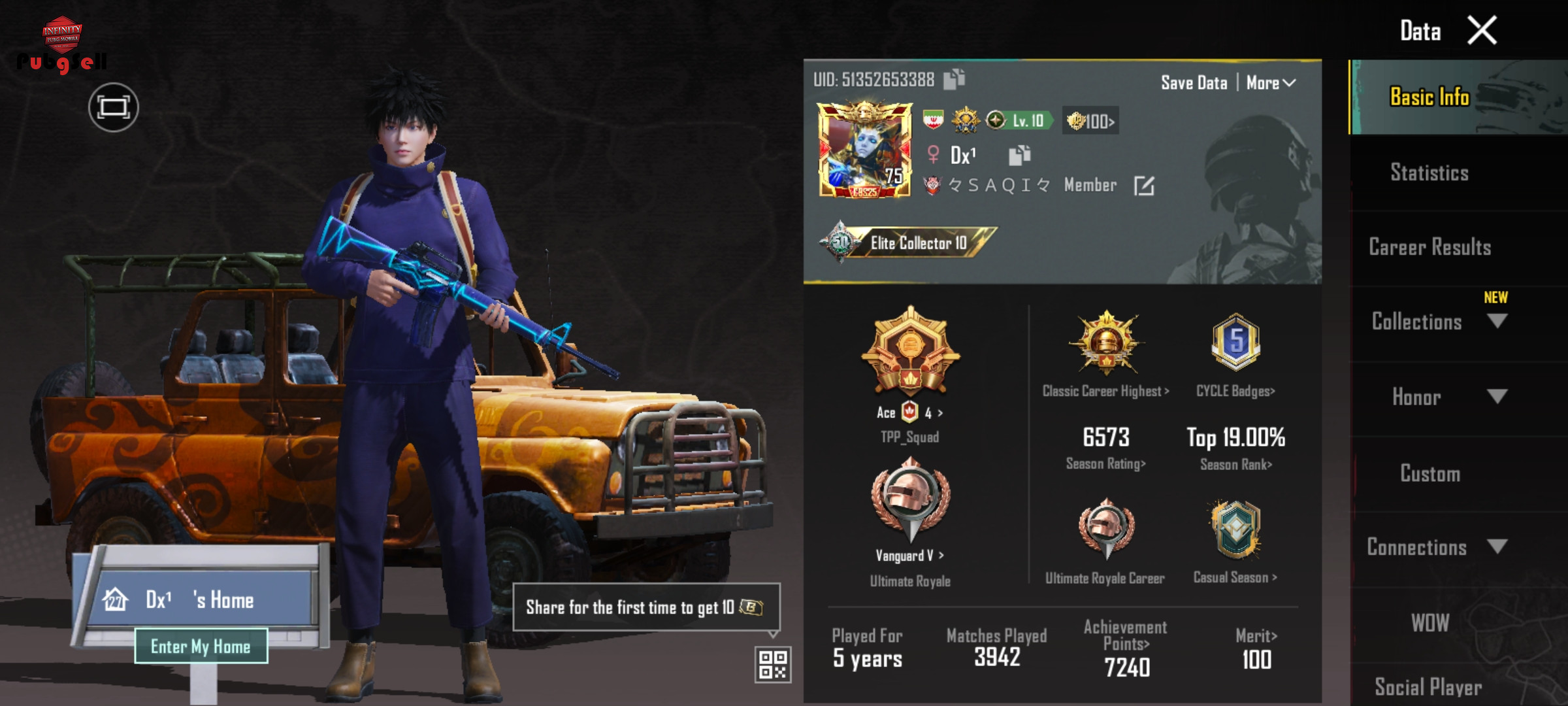
Task: Close the Data panel
Action: point(1481,31)
